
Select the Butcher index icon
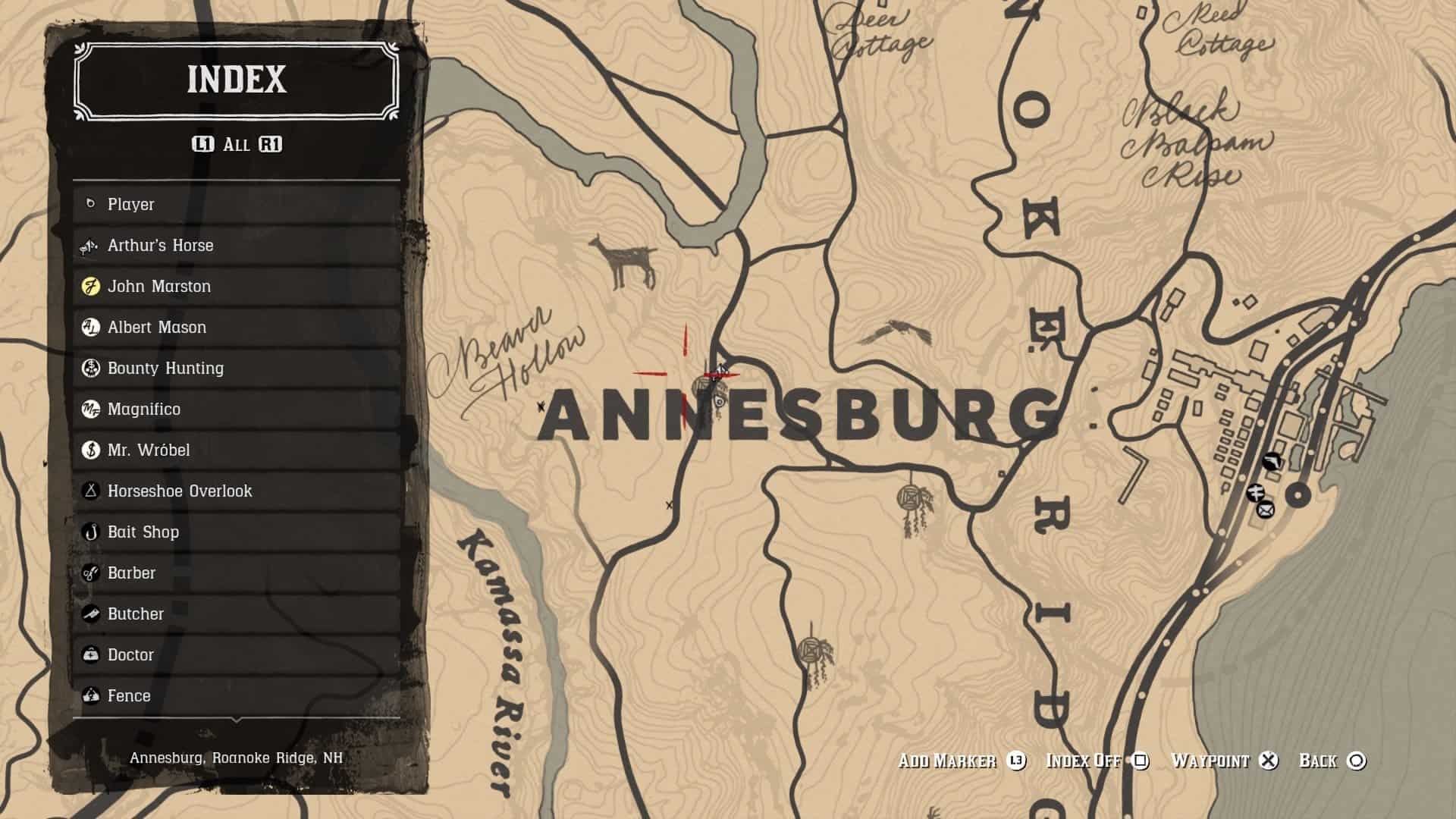pos(89,613)
